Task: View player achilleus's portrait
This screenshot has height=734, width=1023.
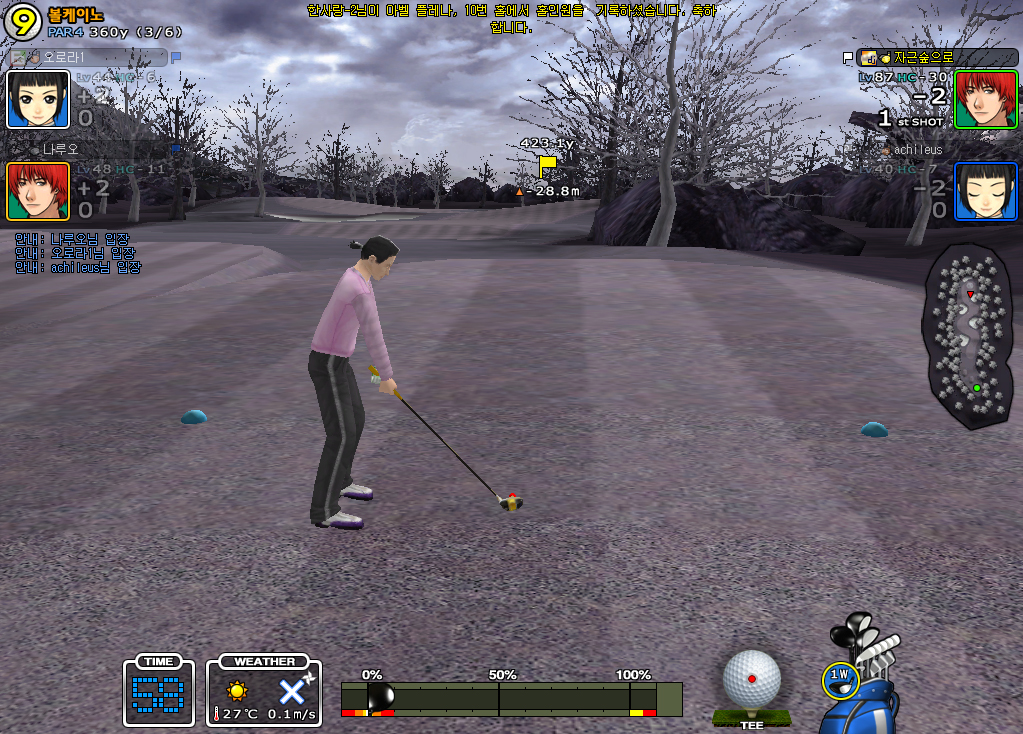Action: [985, 191]
